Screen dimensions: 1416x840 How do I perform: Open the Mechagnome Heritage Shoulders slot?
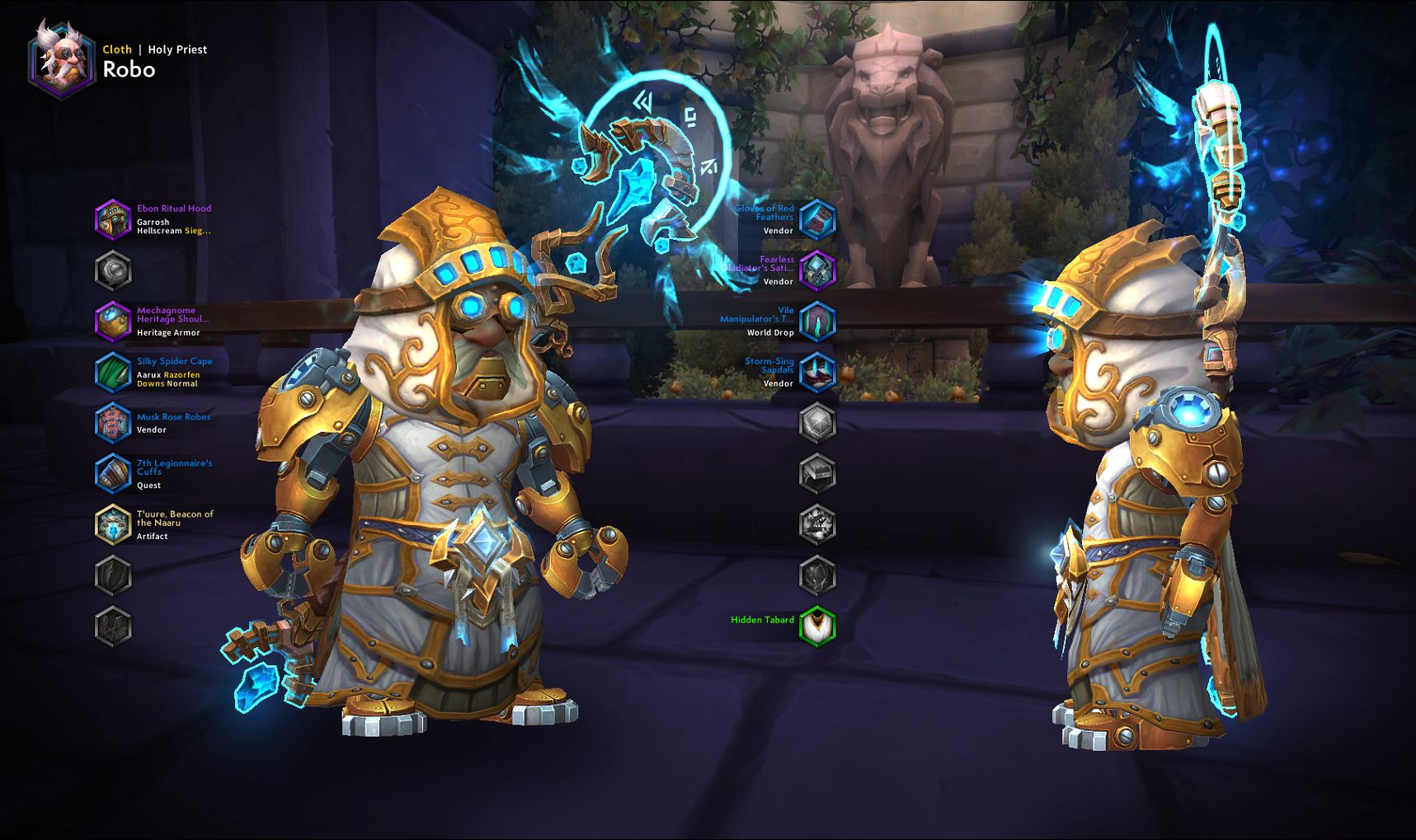(114, 321)
